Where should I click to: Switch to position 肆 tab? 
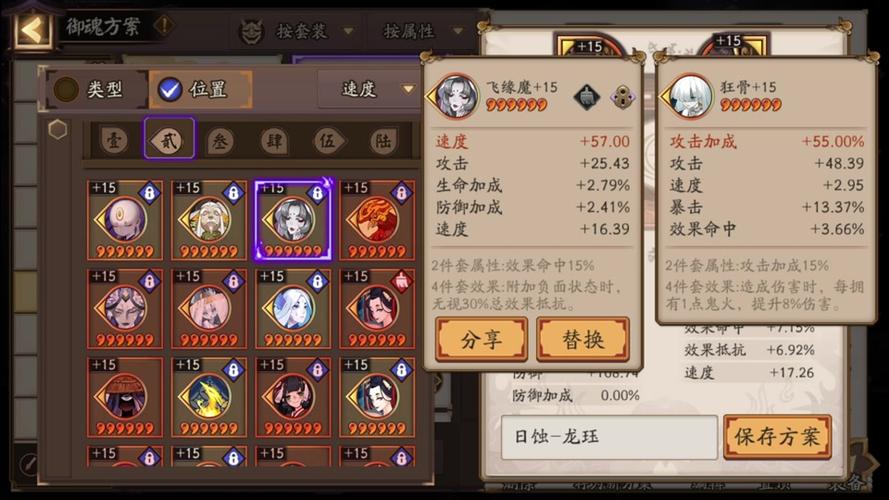coord(274,141)
